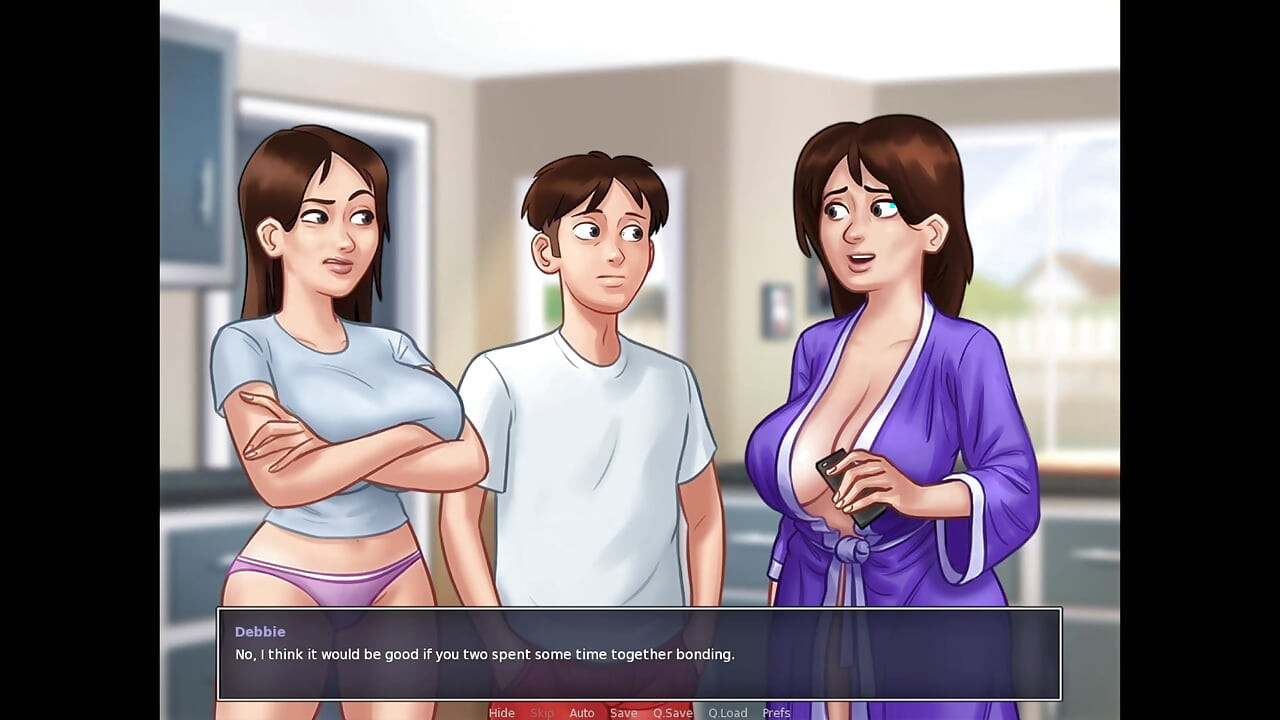1280x720 pixels.
Task: Click the dialogue box panel
Action: pos(640,653)
